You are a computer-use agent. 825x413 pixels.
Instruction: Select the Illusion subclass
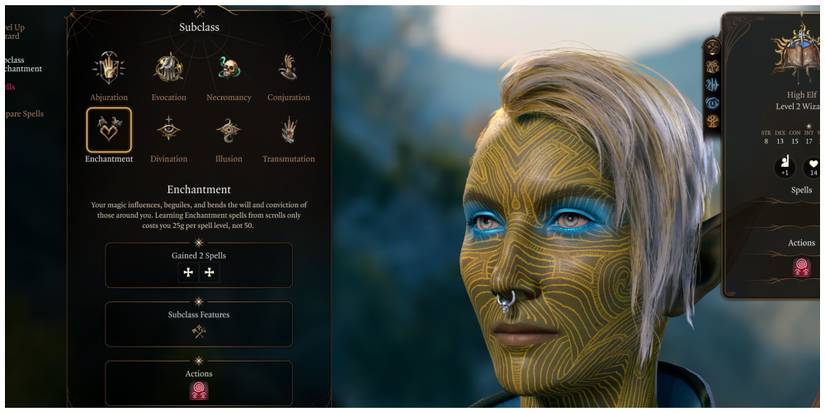click(229, 130)
